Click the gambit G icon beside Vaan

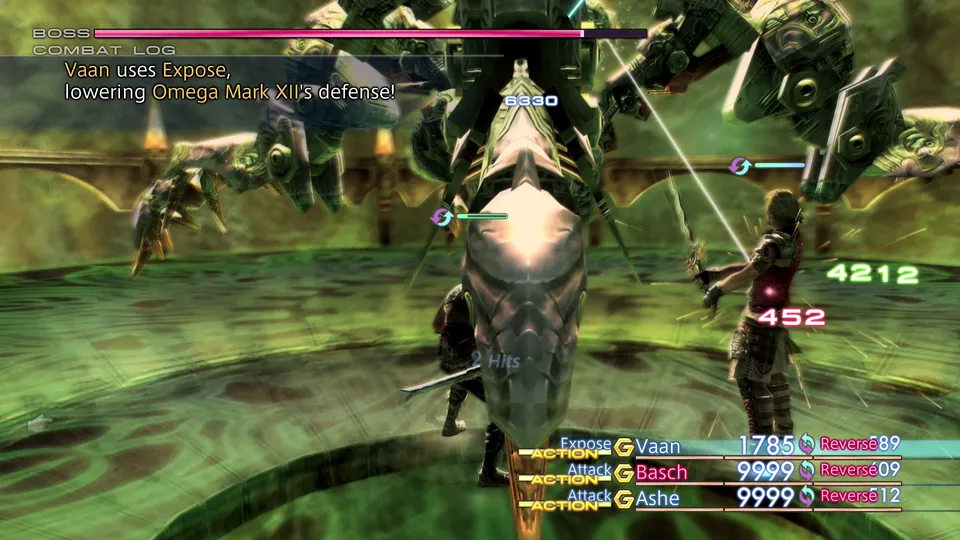[624, 447]
